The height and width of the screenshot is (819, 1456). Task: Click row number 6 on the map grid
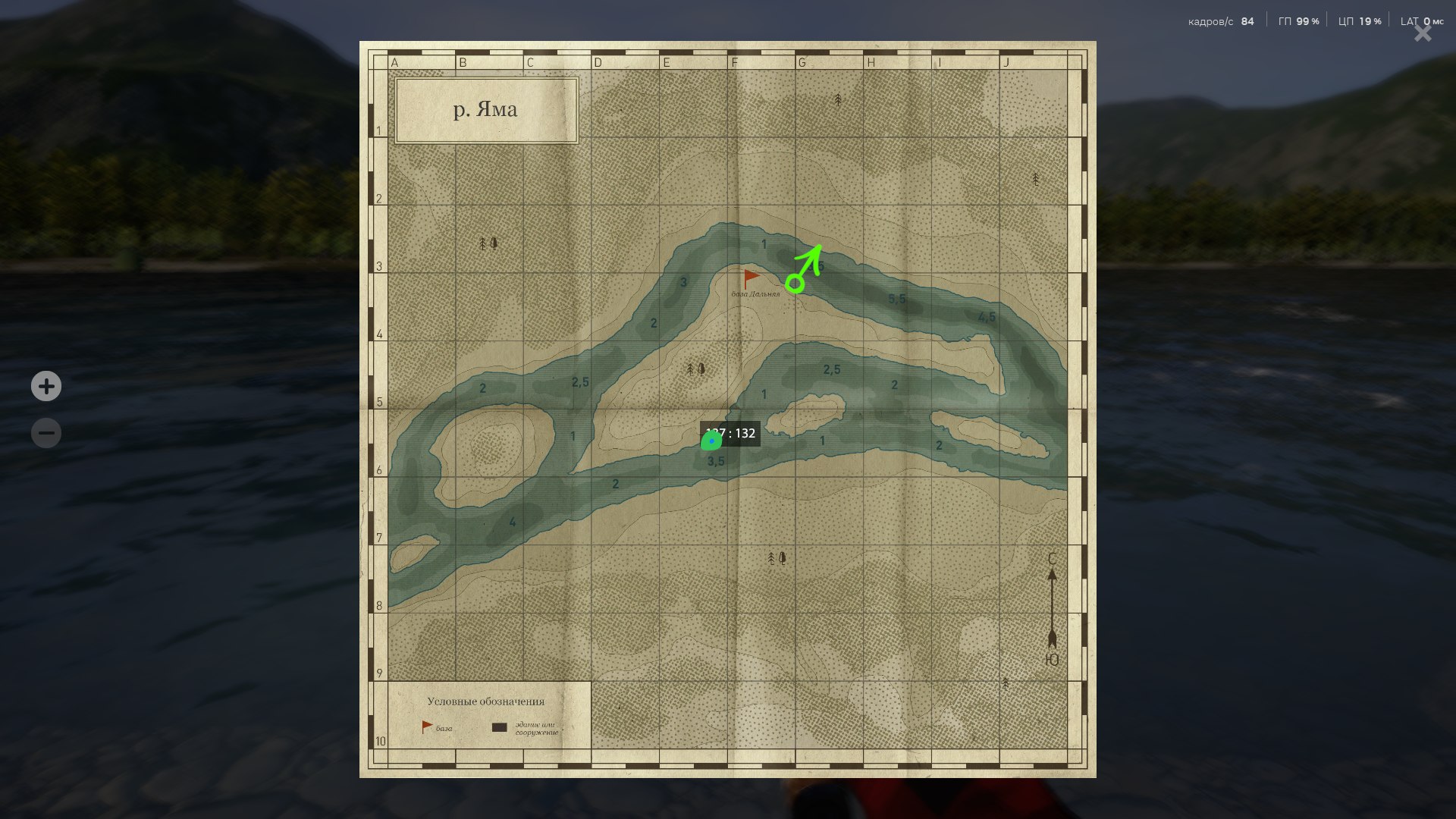pyautogui.click(x=378, y=470)
